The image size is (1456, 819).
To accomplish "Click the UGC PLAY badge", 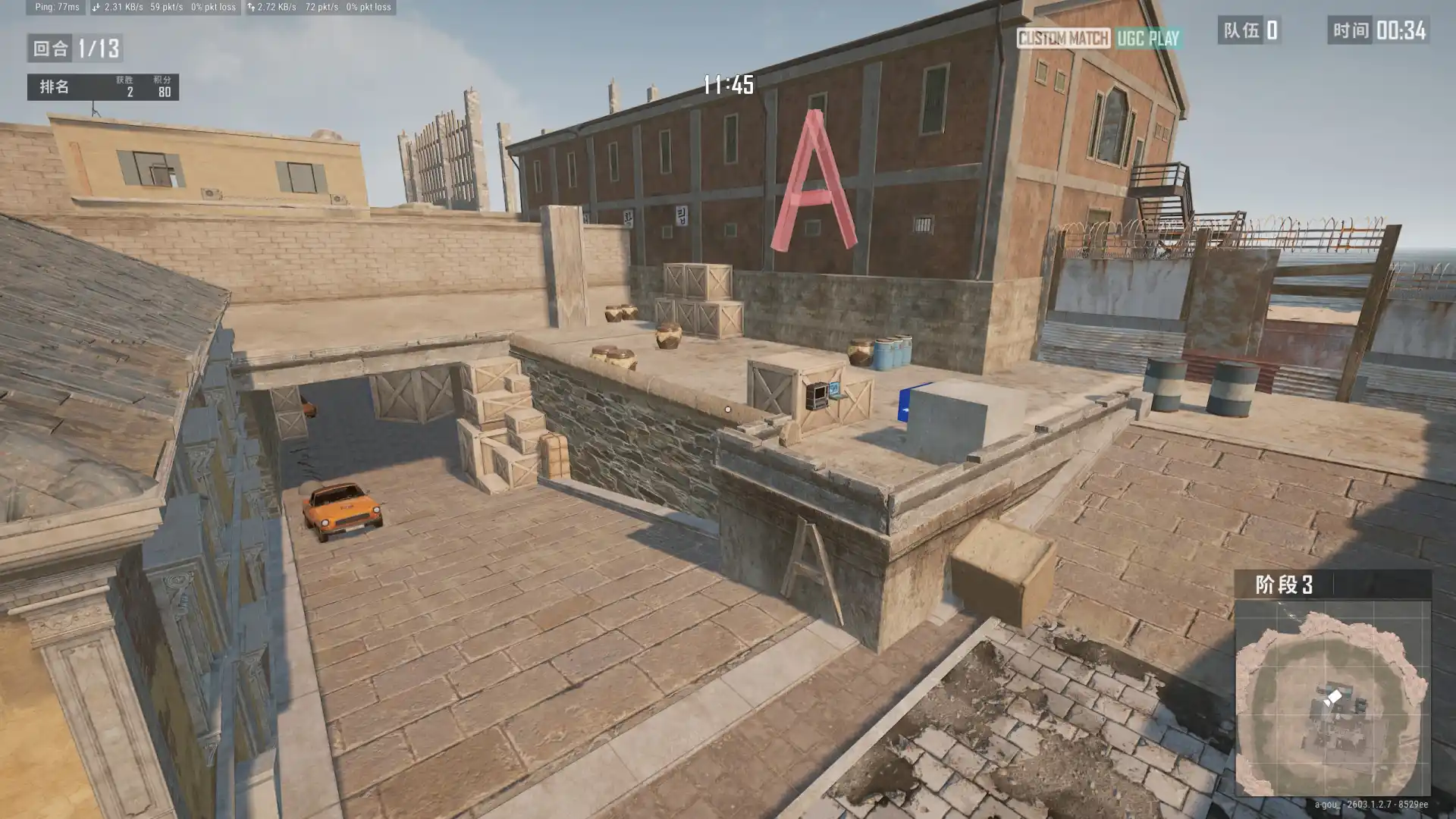I will click(1148, 39).
